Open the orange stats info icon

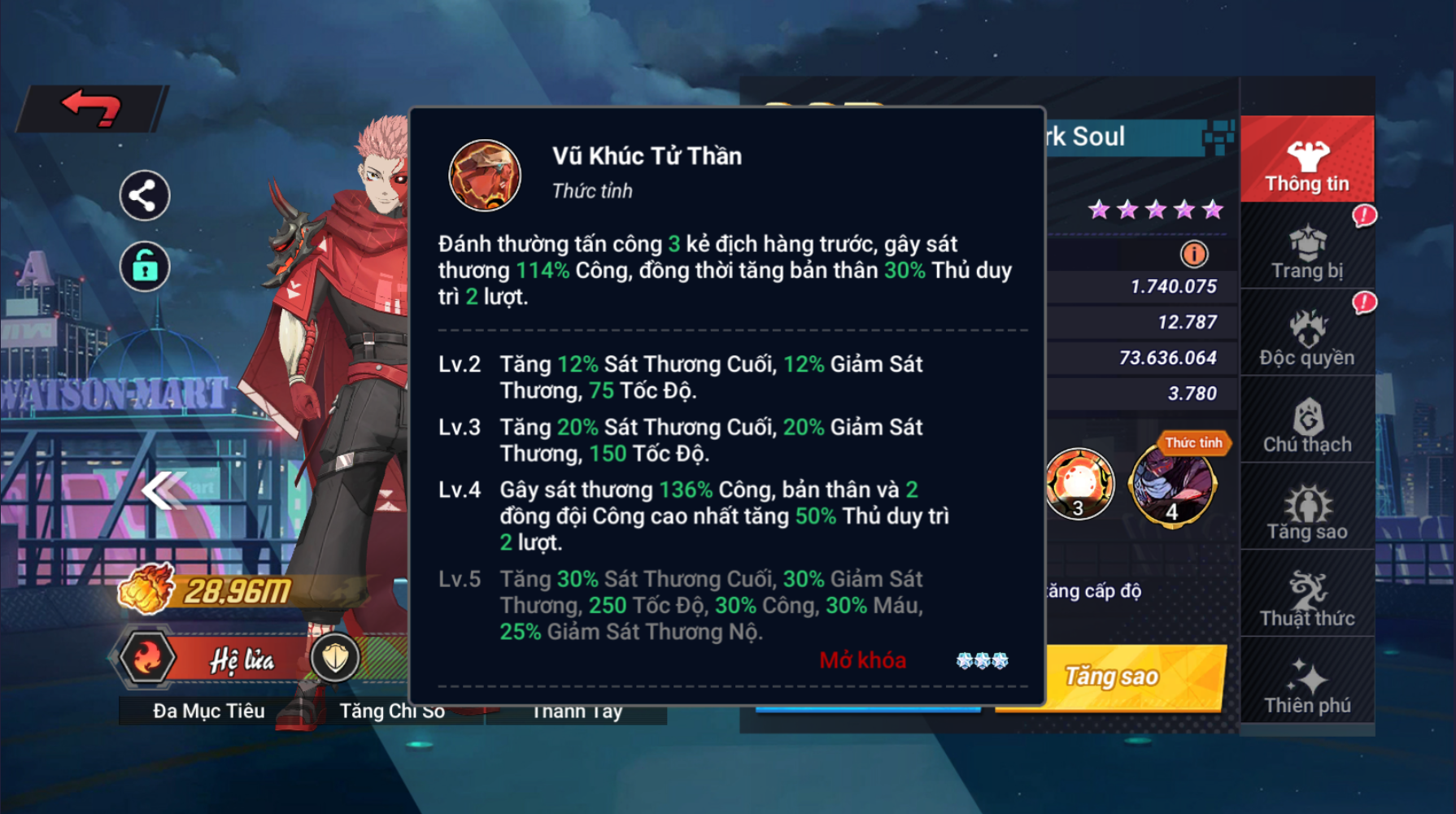point(1193,255)
